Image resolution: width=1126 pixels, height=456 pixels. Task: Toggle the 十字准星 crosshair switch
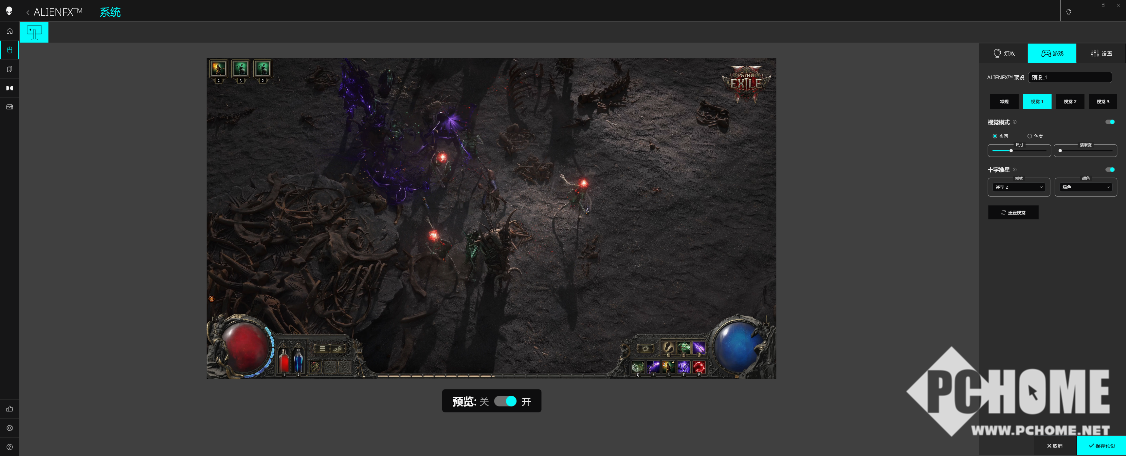click(x=1110, y=170)
